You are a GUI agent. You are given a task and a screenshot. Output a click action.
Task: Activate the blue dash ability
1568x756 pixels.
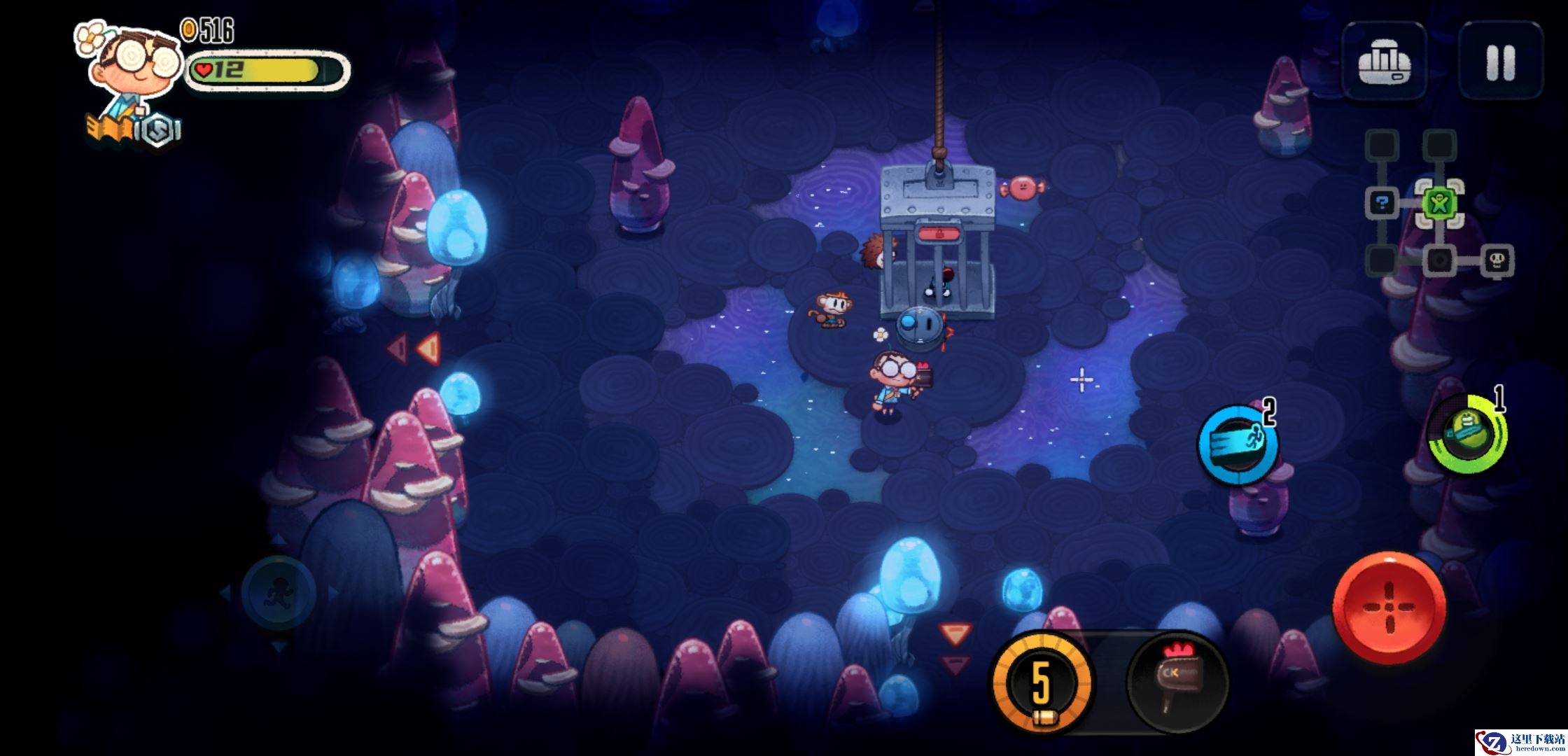pos(1238,444)
